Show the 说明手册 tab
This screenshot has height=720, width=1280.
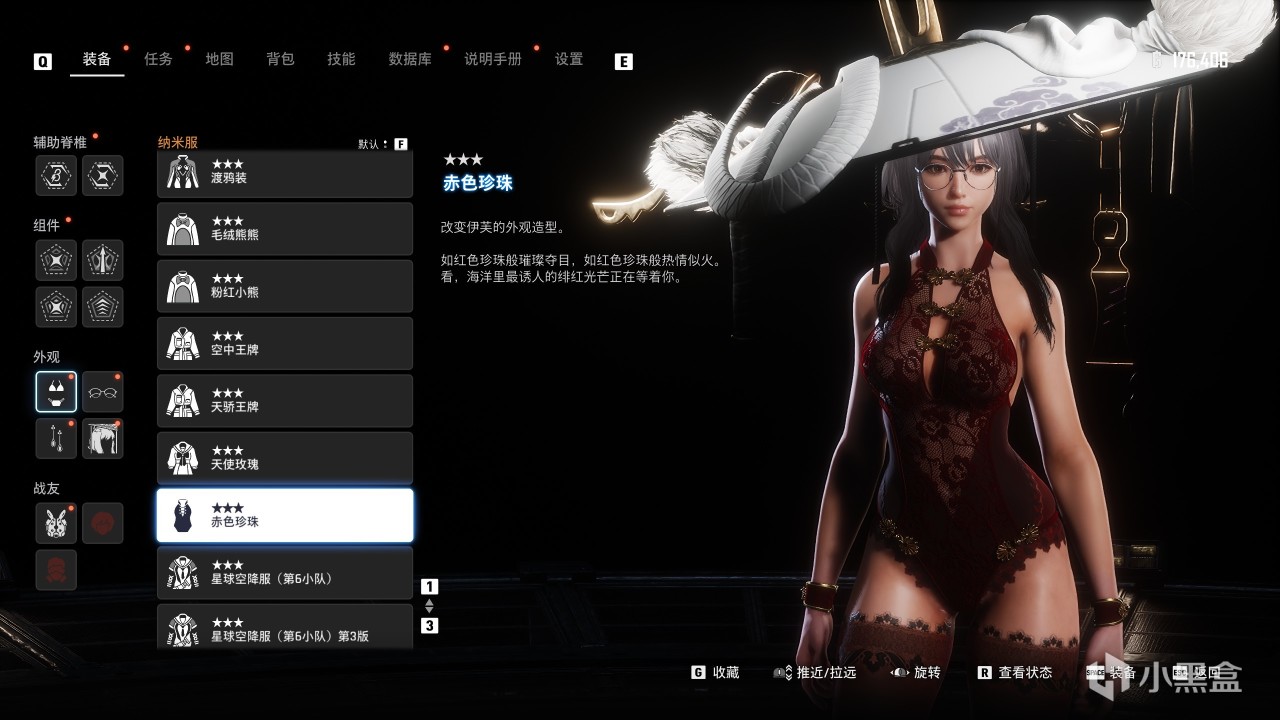point(492,59)
